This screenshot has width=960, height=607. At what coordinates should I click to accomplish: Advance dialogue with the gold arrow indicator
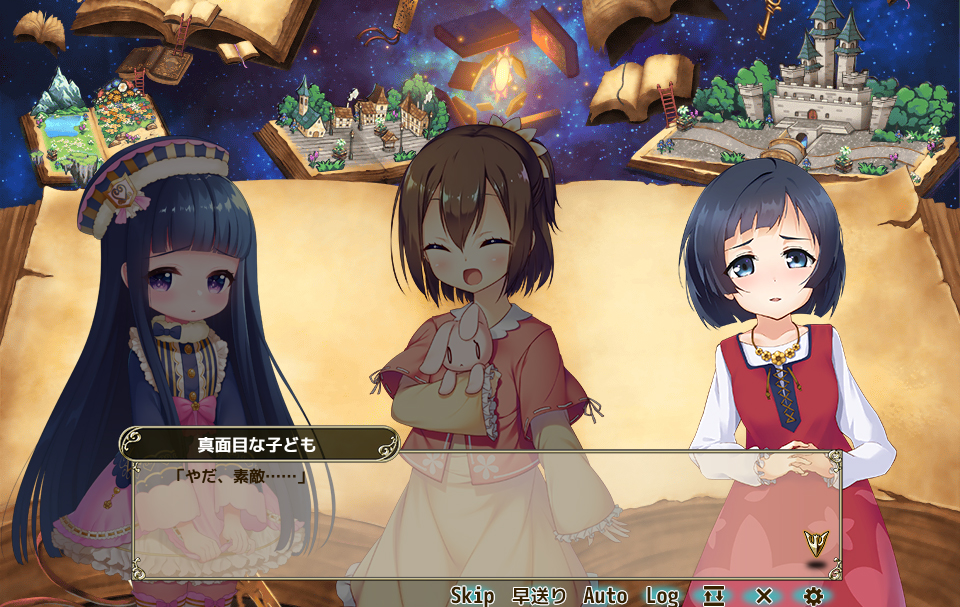pyautogui.click(x=816, y=544)
